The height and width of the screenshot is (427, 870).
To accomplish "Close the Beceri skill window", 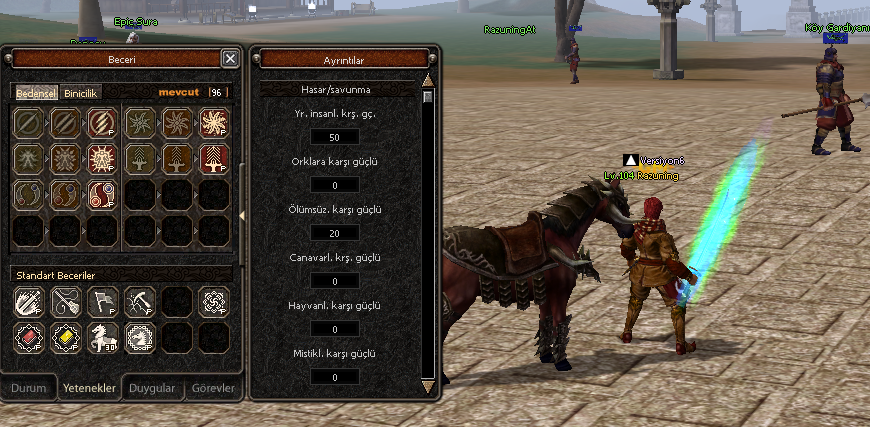I will 230,59.
